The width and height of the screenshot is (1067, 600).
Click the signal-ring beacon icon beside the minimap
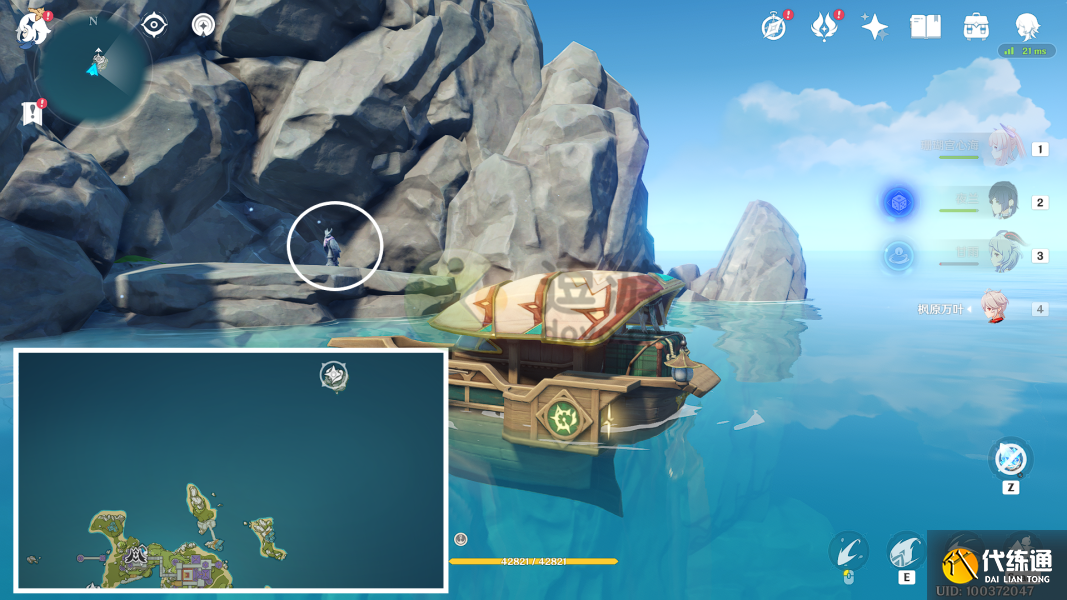point(204,25)
